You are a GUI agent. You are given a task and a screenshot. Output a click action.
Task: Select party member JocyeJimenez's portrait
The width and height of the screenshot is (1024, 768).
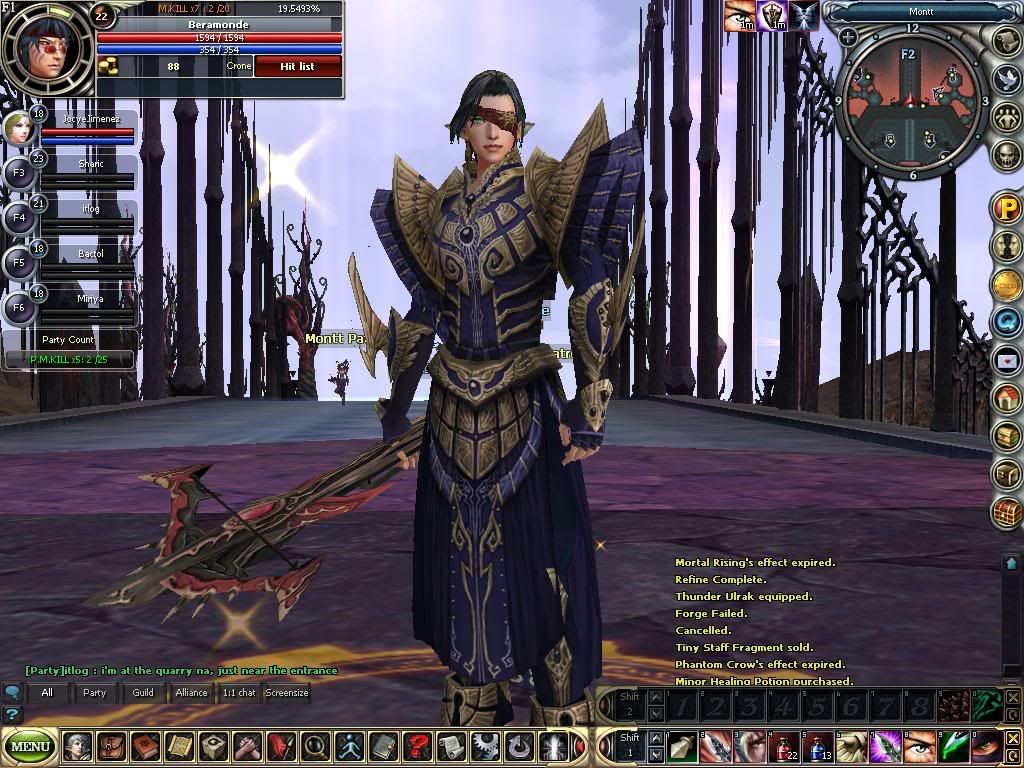17,128
